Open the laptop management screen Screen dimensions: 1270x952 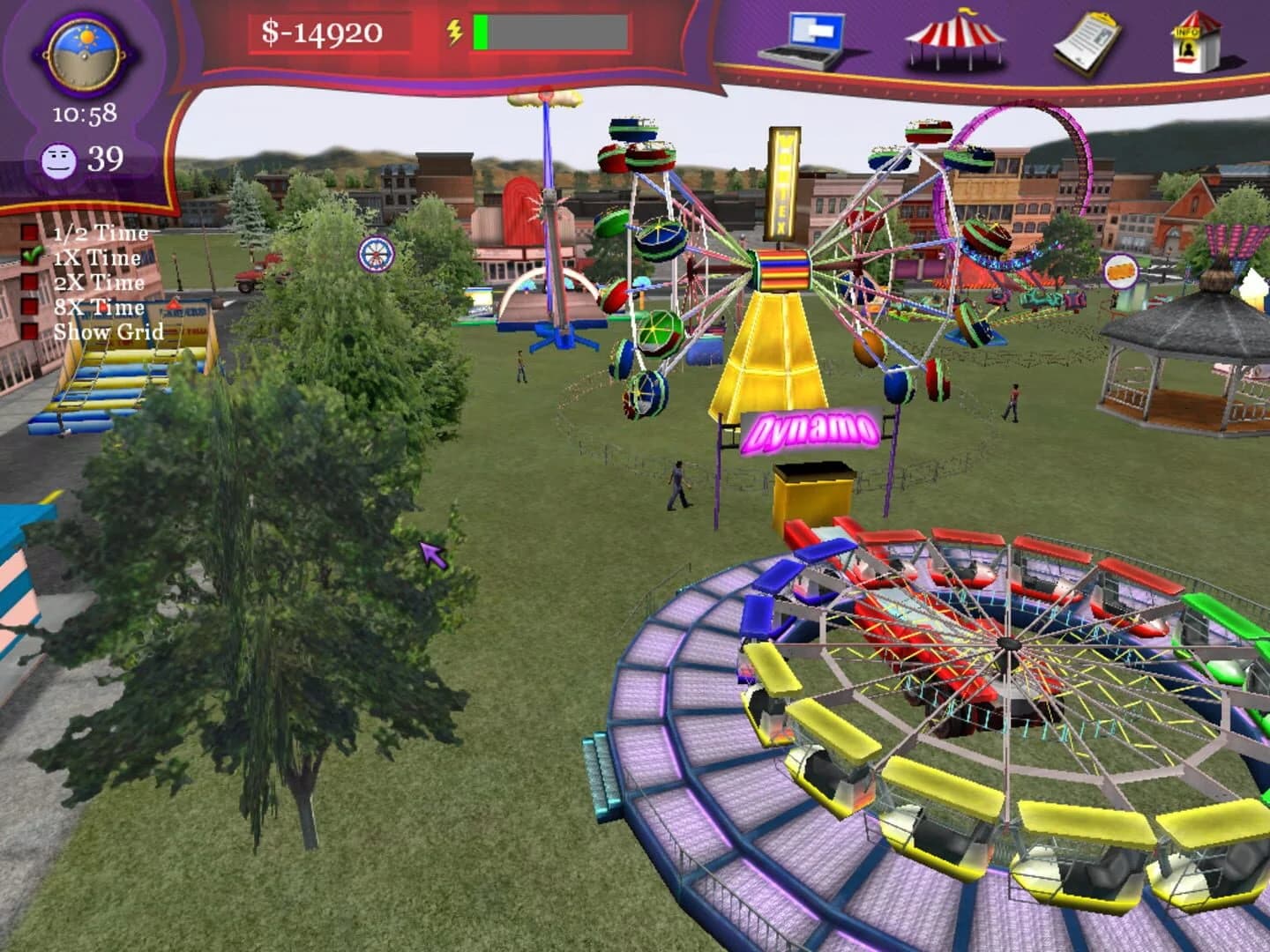pyautogui.click(x=813, y=37)
